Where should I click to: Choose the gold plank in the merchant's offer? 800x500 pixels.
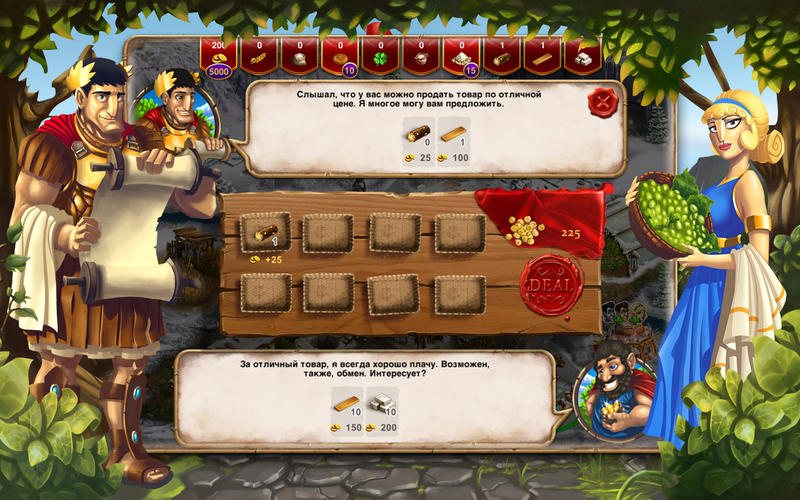pos(346,403)
